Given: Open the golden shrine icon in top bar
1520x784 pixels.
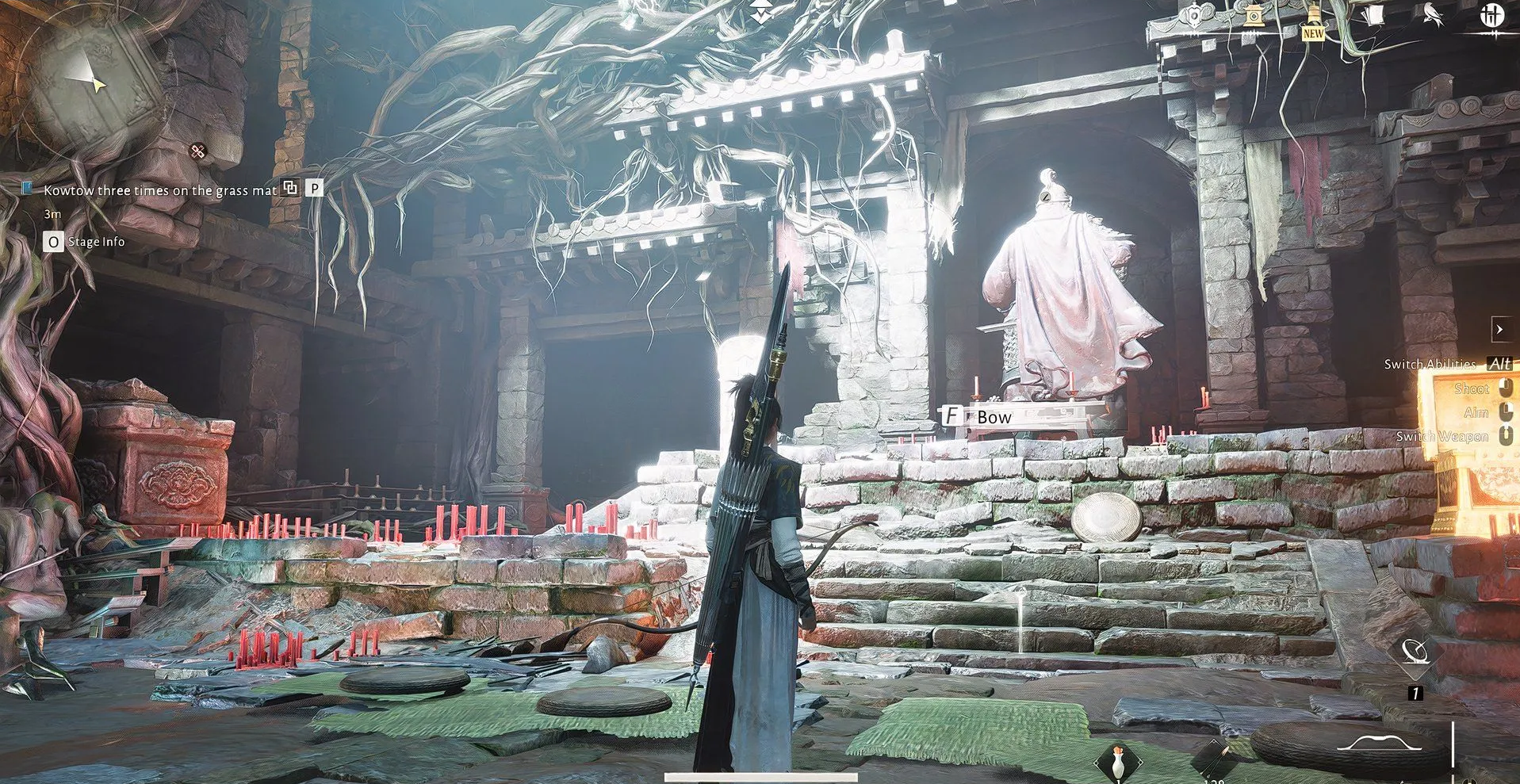Looking at the screenshot, I should coord(1253,16).
